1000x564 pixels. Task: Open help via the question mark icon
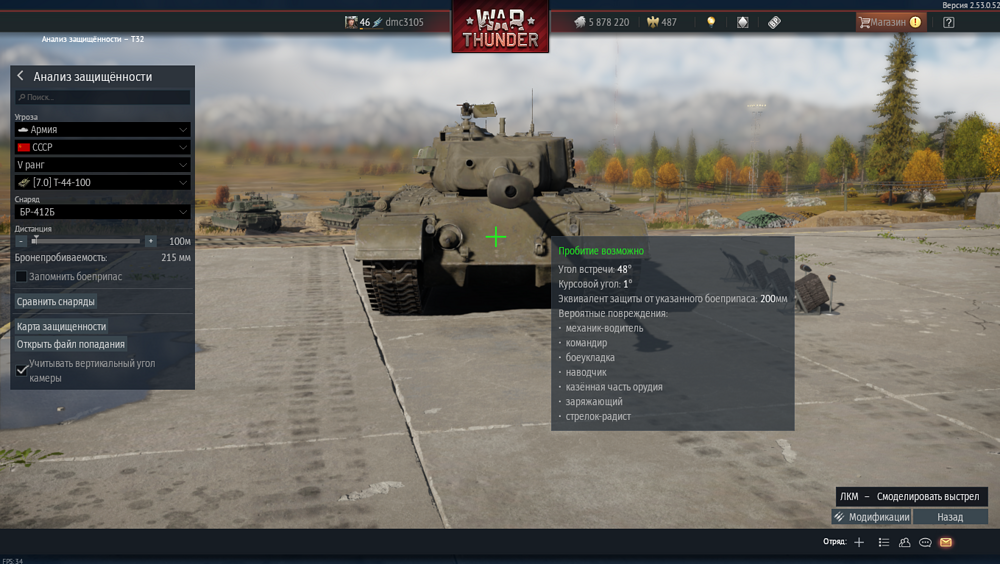click(x=948, y=22)
